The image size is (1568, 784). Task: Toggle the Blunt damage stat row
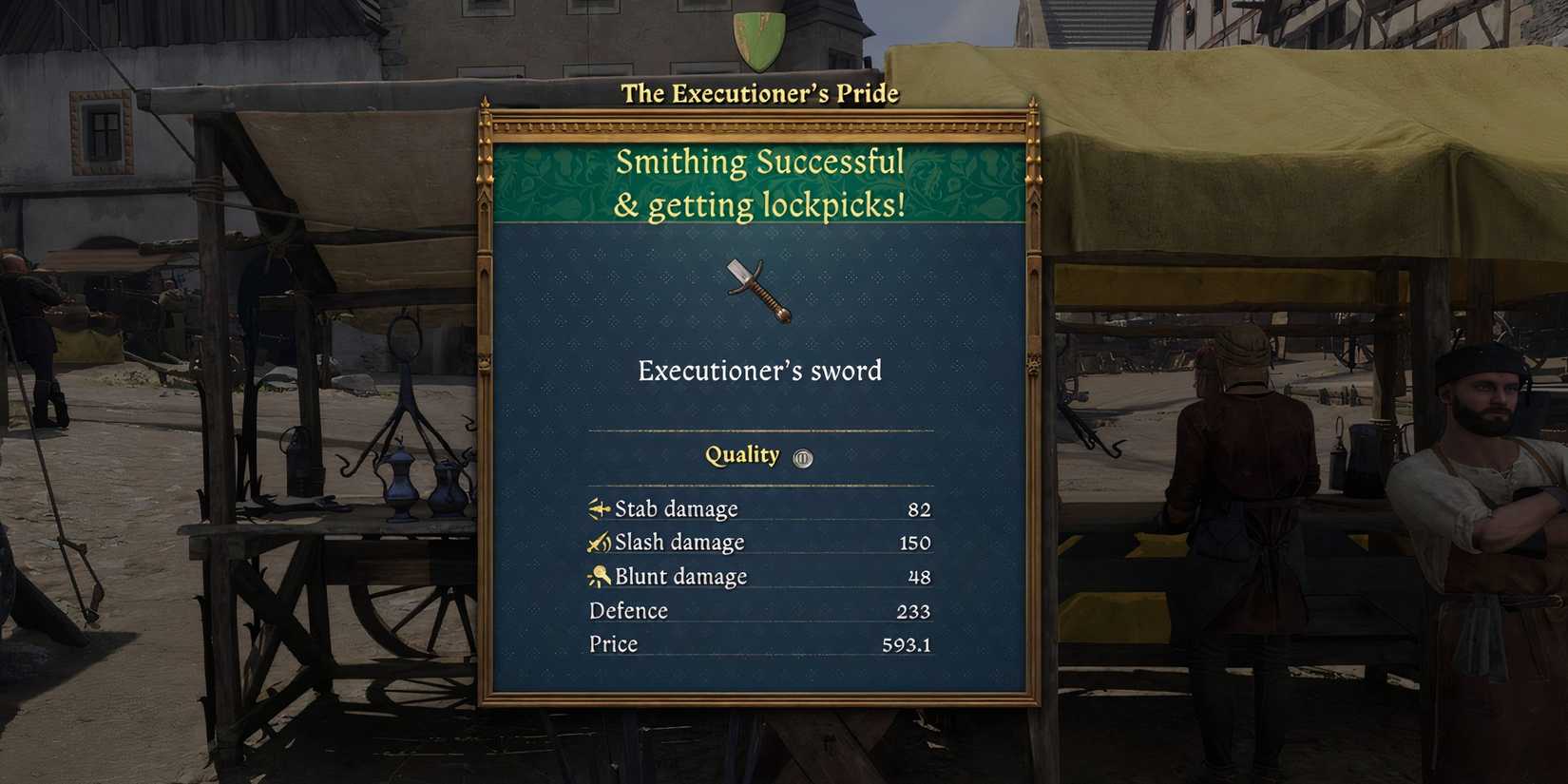pyautogui.click(x=760, y=576)
